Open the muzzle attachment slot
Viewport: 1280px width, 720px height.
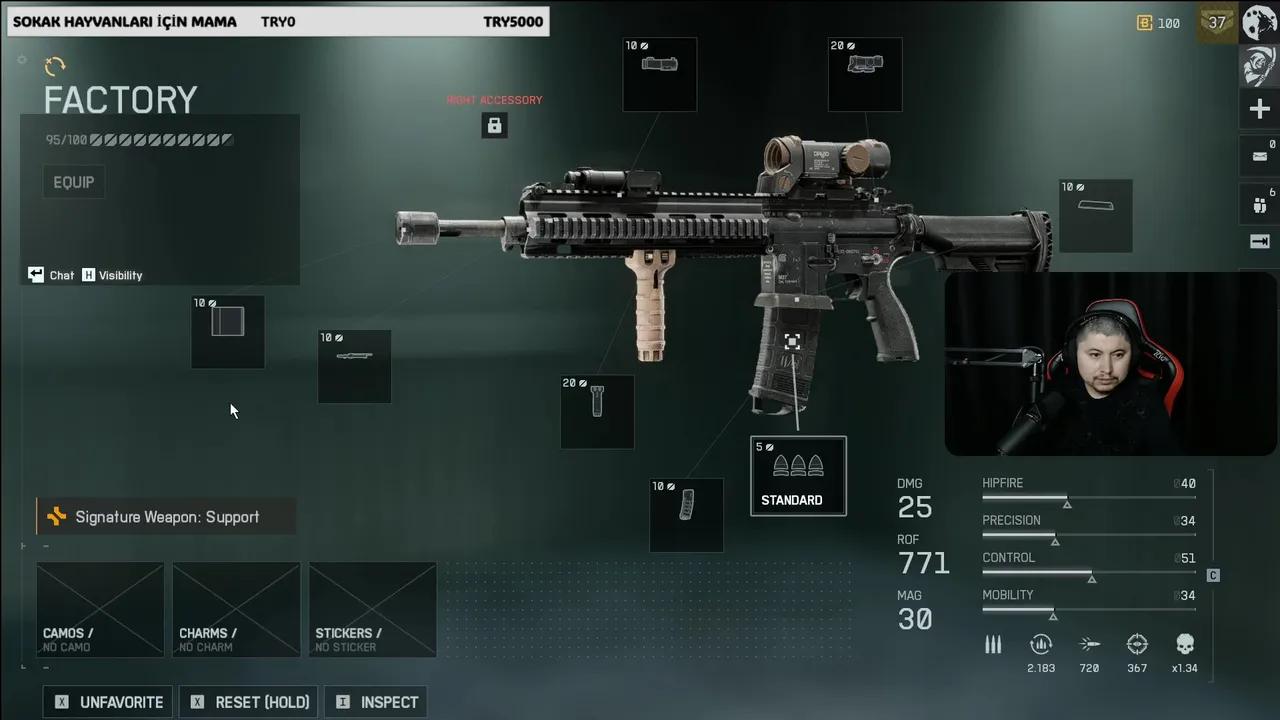(228, 331)
